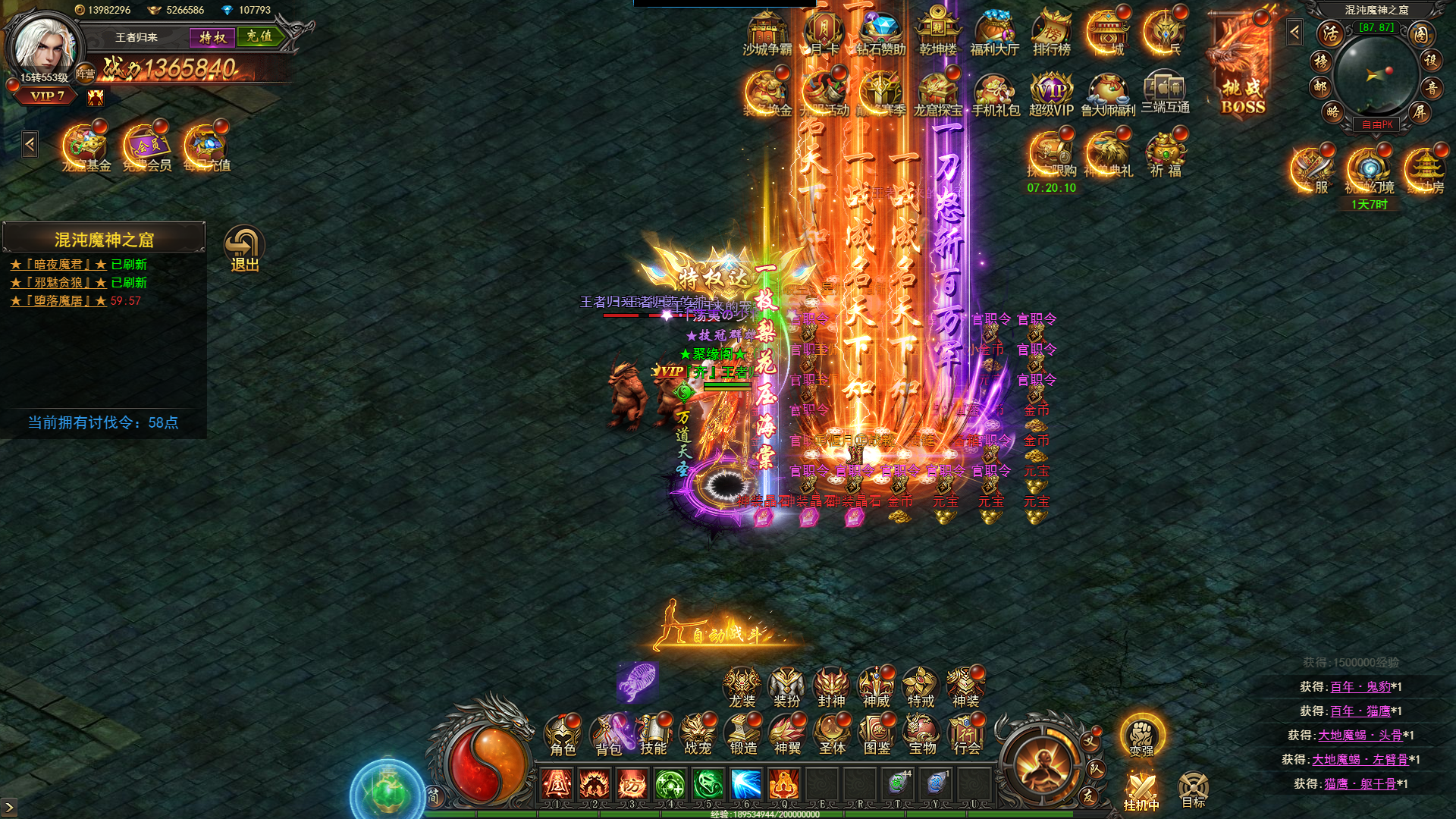Click the 目标 target button
Screen dimensions: 1456x819
tap(1193, 789)
